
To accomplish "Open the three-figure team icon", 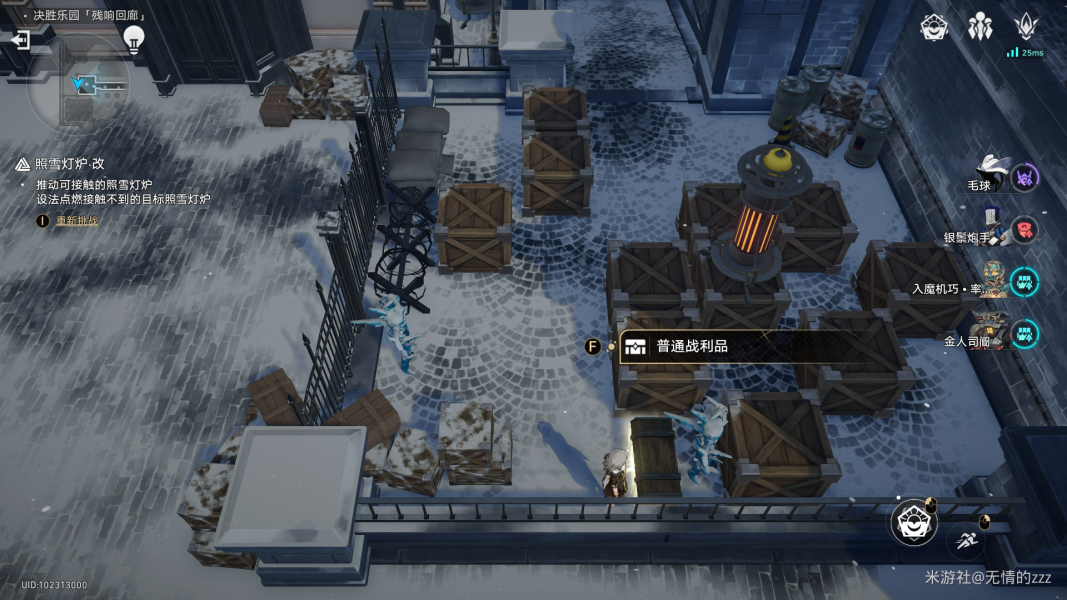I will [x=980, y=28].
